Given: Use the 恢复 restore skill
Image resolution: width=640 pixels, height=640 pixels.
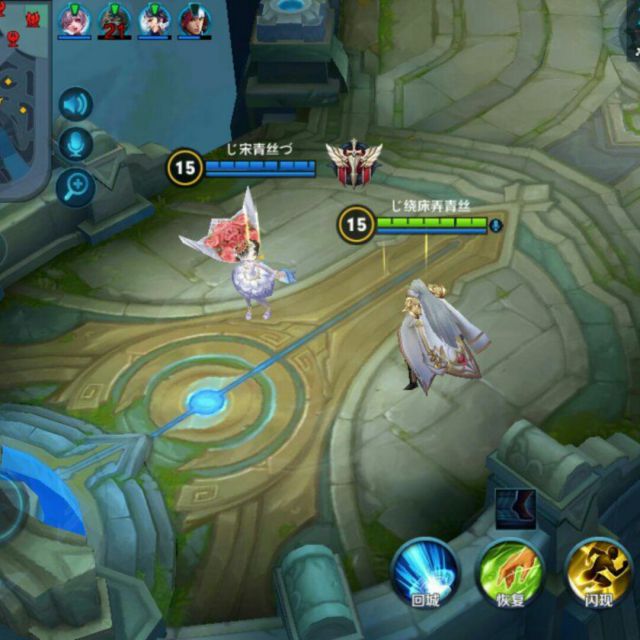Looking at the screenshot, I should click(x=511, y=573).
